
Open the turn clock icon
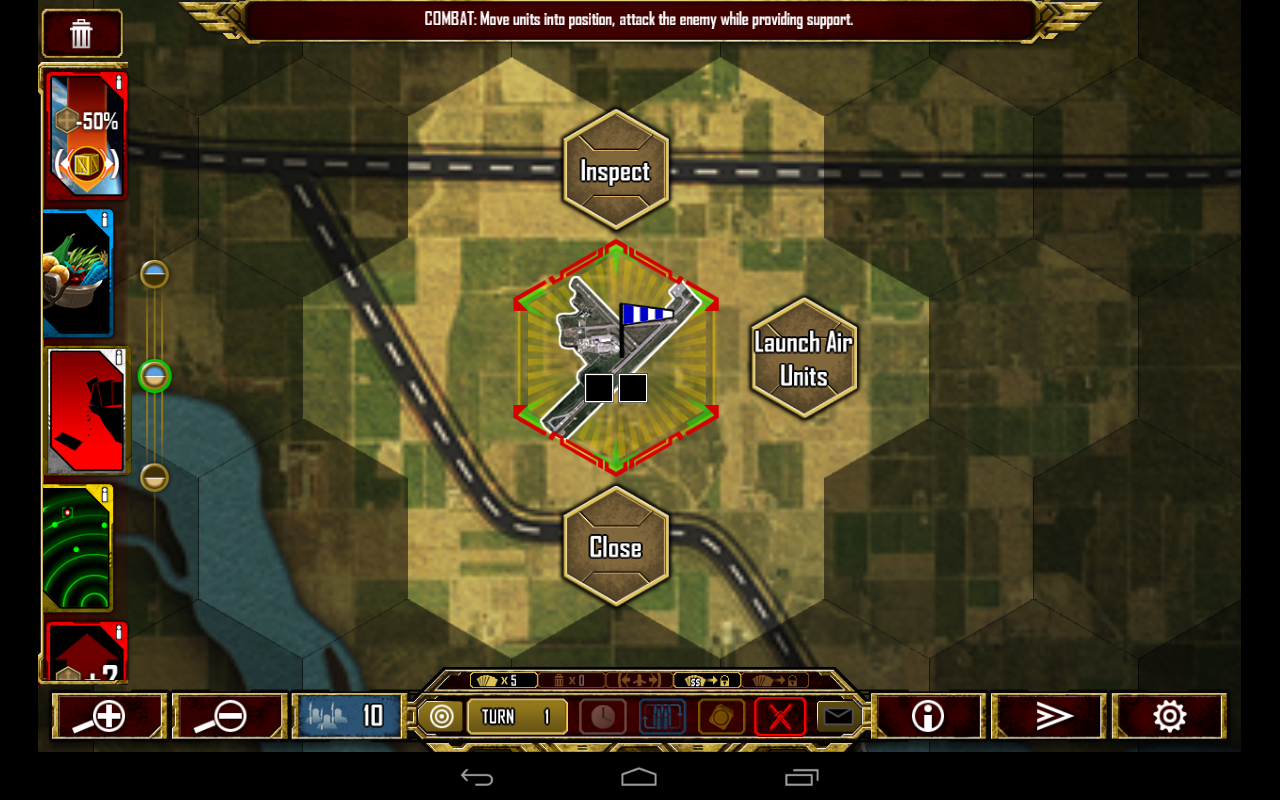[x=603, y=716]
